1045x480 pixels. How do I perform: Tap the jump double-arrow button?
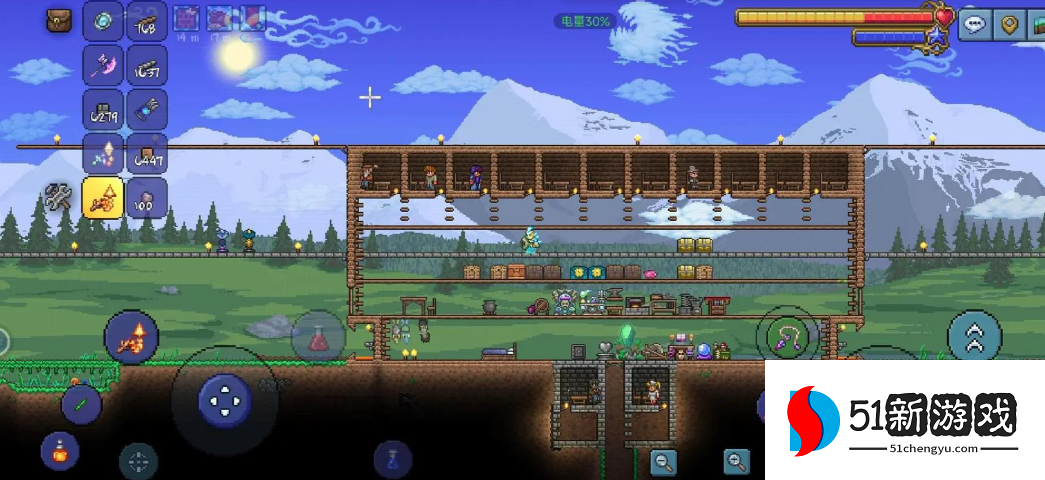coord(975,337)
